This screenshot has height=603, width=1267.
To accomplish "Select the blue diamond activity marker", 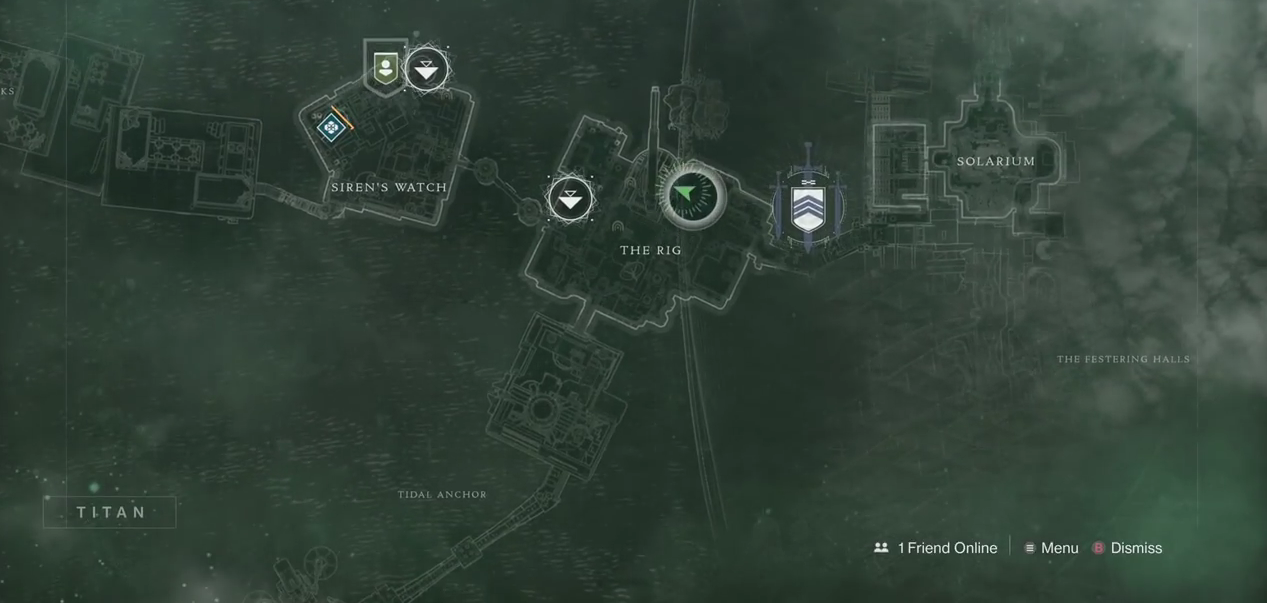I will click(331, 127).
